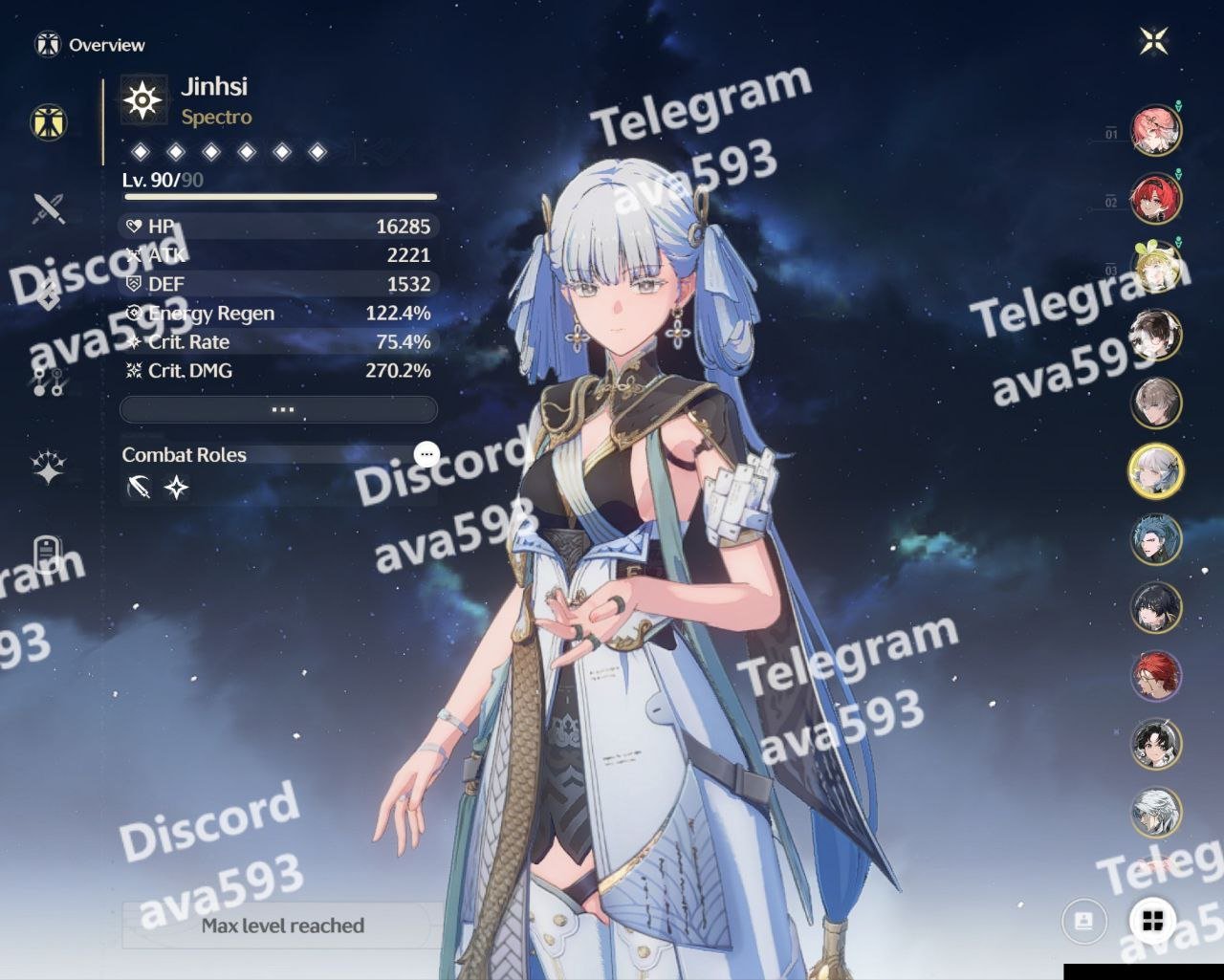Screen dimensions: 1224x980
Task: Open the sparkle-star Resonance Chain tab
Action: (x=49, y=467)
